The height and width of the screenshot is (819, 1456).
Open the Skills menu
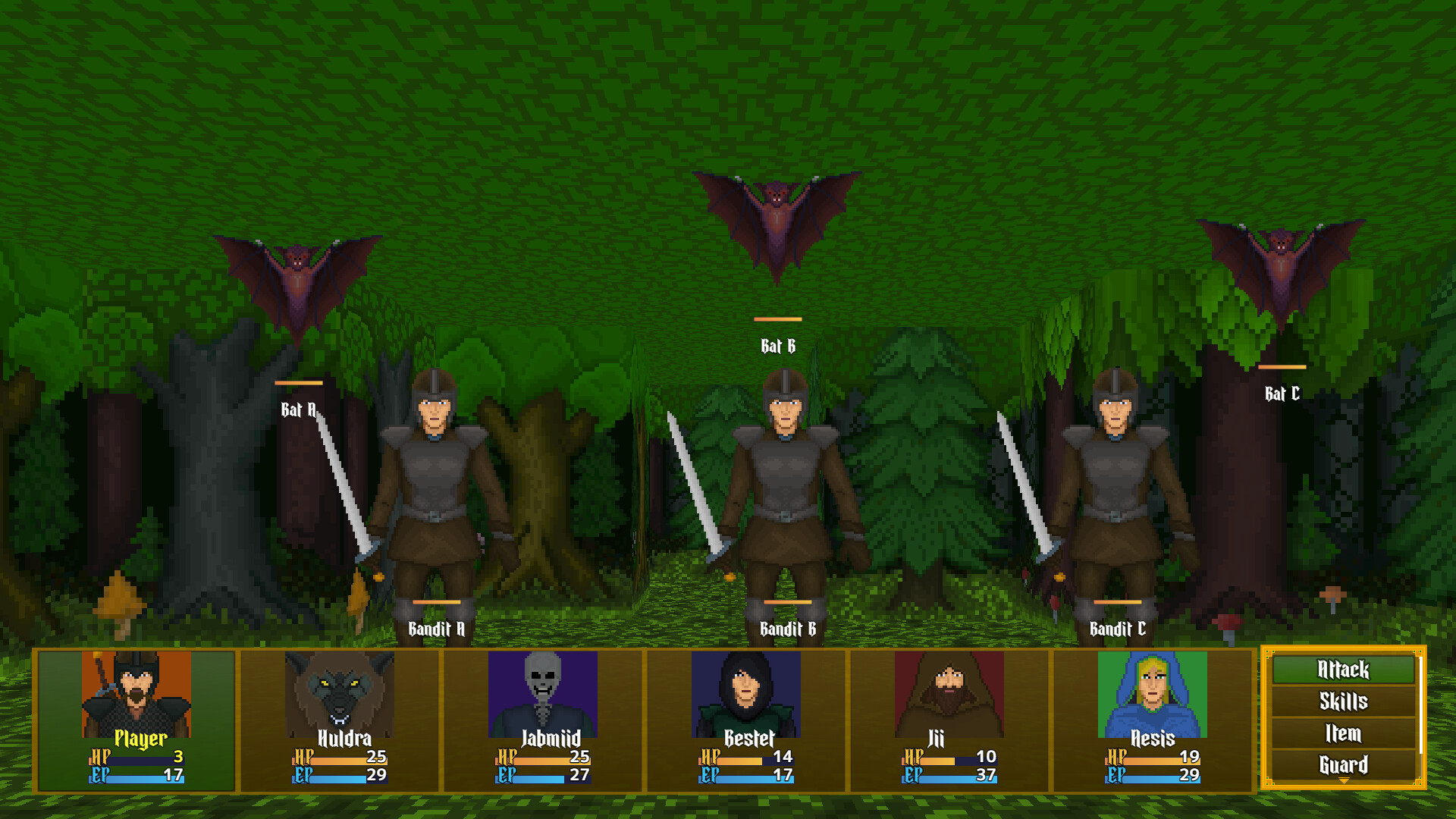tap(1343, 701)
